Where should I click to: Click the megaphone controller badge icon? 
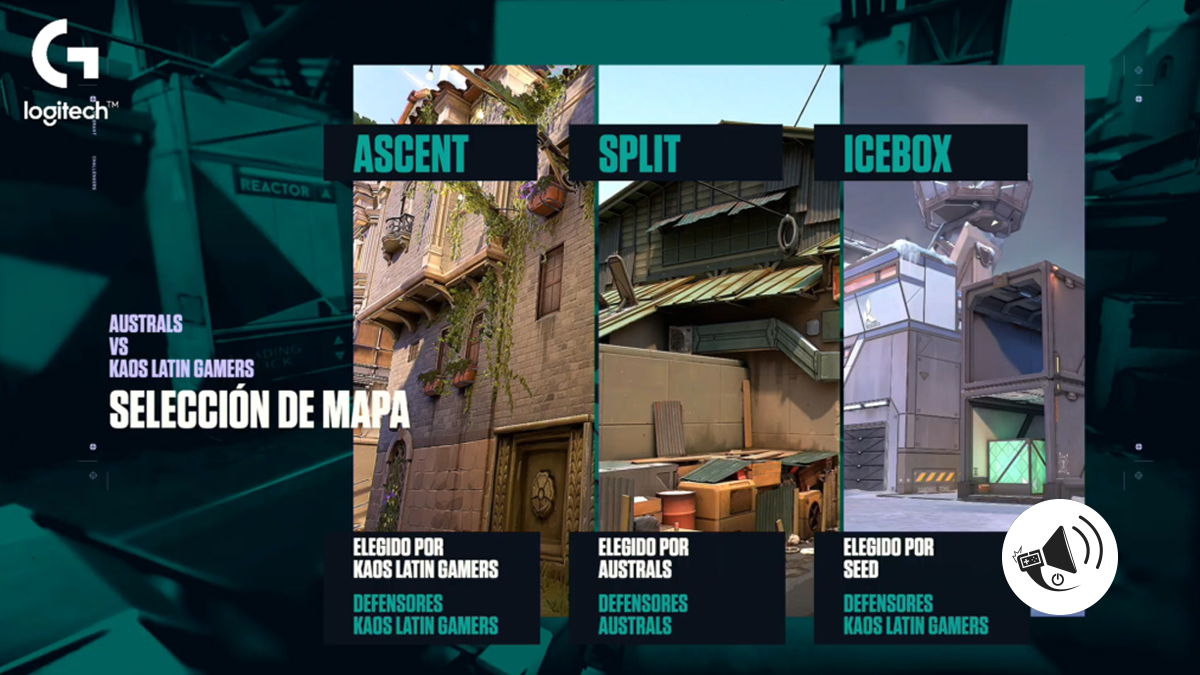coord(1059,557)
